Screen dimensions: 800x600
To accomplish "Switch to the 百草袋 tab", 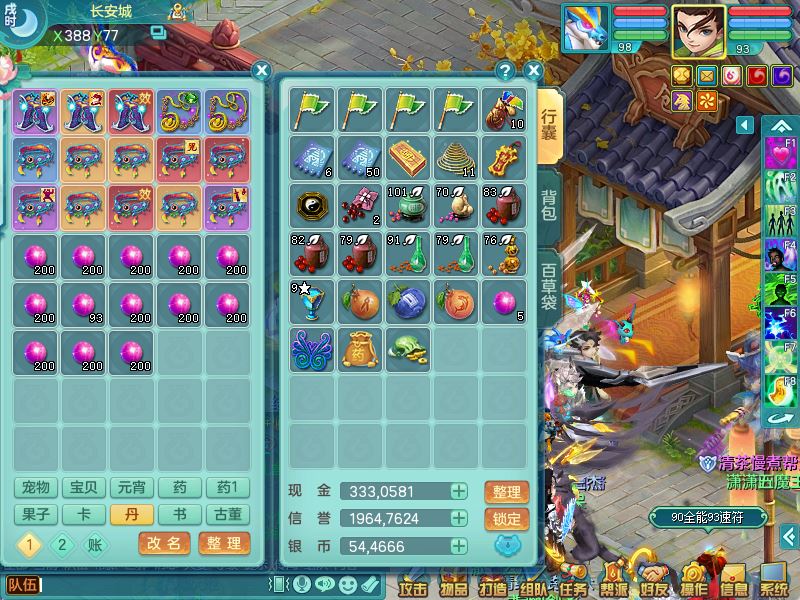I will [x=550, y=286].
